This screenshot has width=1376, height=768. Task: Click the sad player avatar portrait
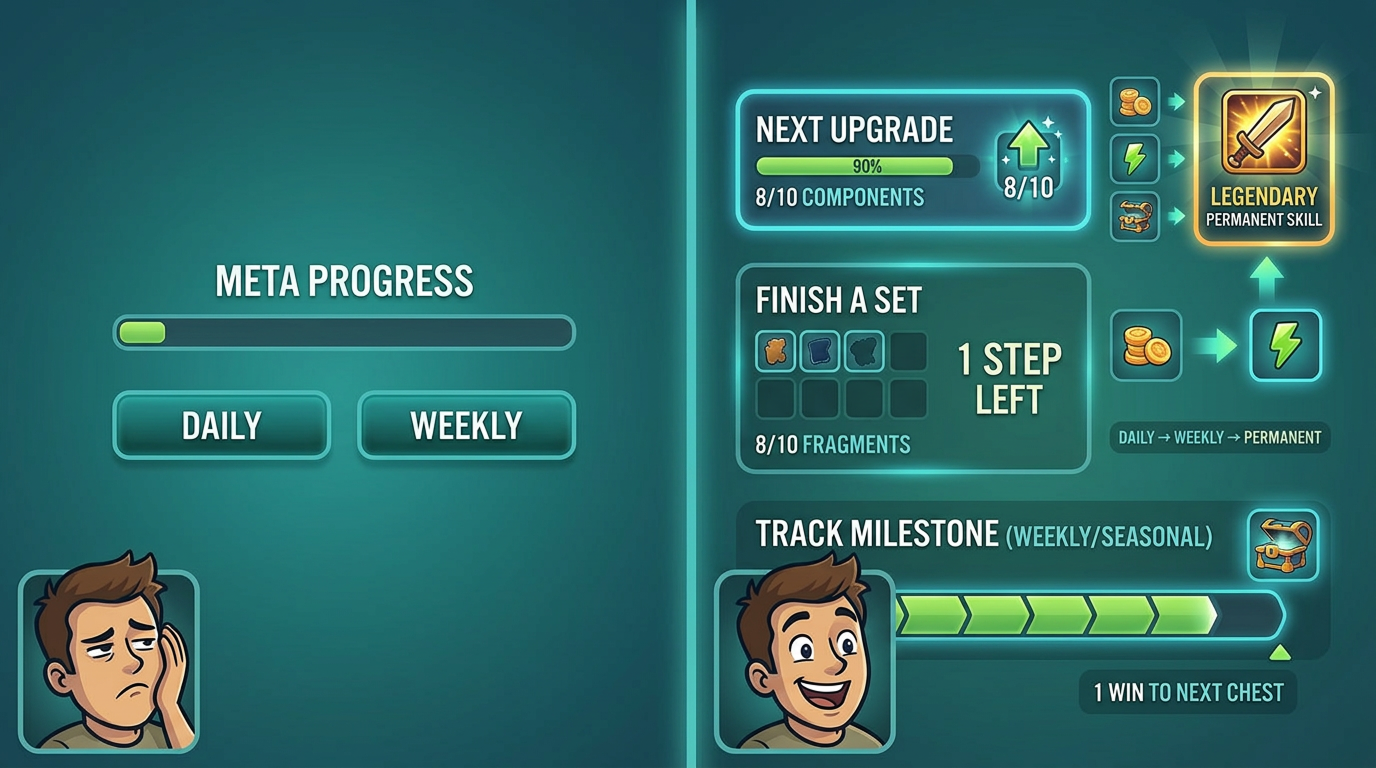coord(109,660)
